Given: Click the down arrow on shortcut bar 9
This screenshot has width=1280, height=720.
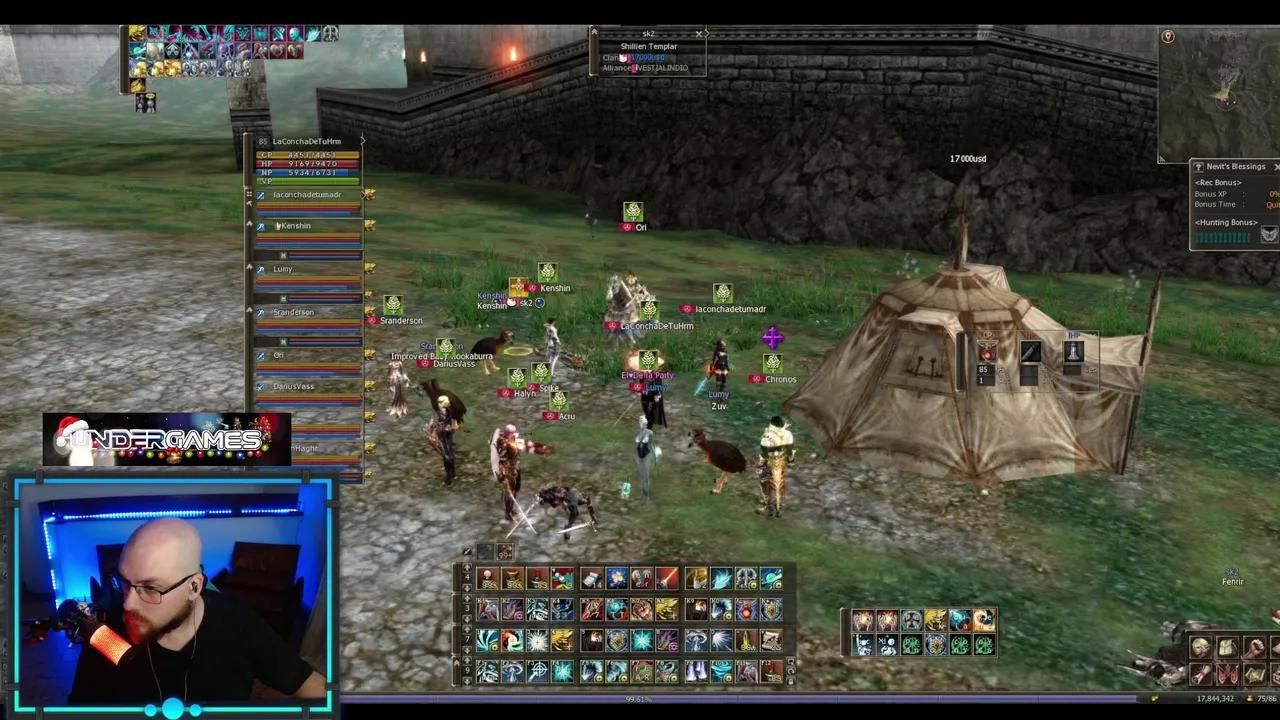Looking at the screenshot, I should (x=466, y=679).
